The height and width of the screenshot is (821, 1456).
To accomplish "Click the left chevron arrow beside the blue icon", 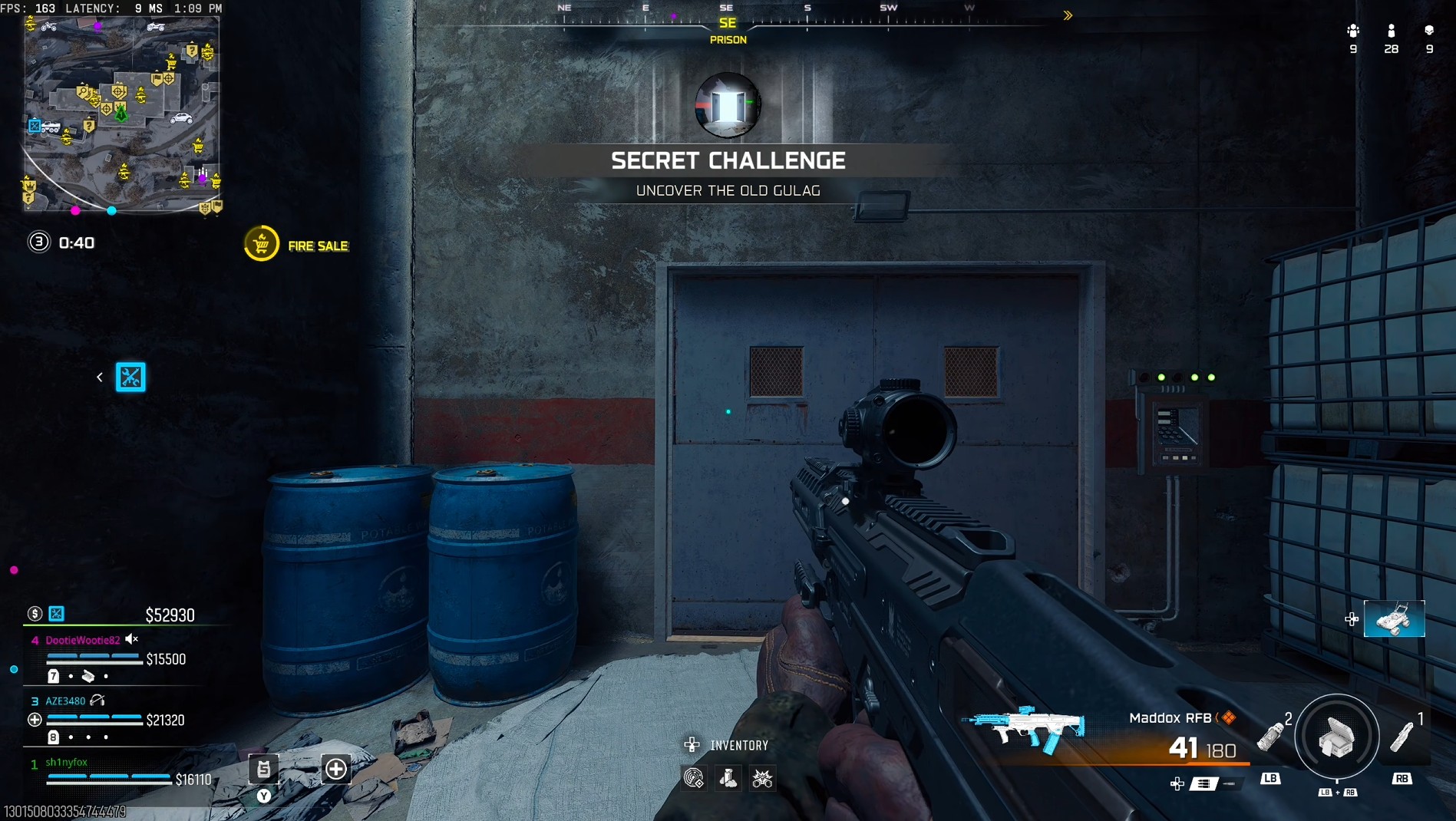I will click(x=100, y=377).
